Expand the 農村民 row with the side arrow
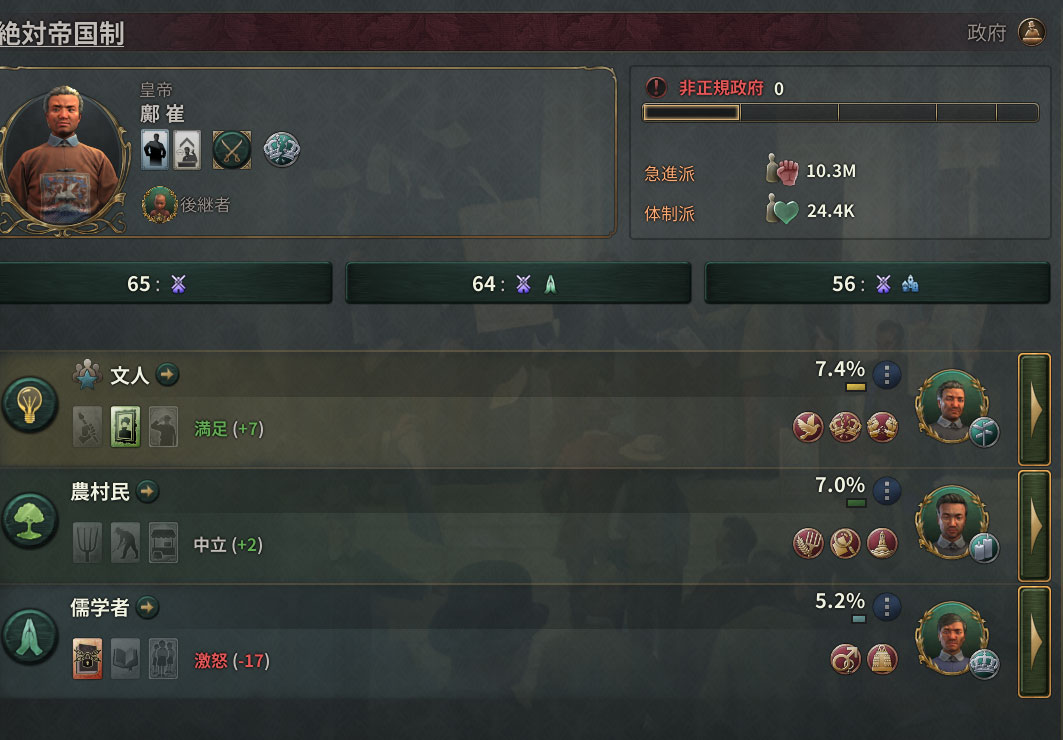1063x740 pixels. (x=1034, y=526)
